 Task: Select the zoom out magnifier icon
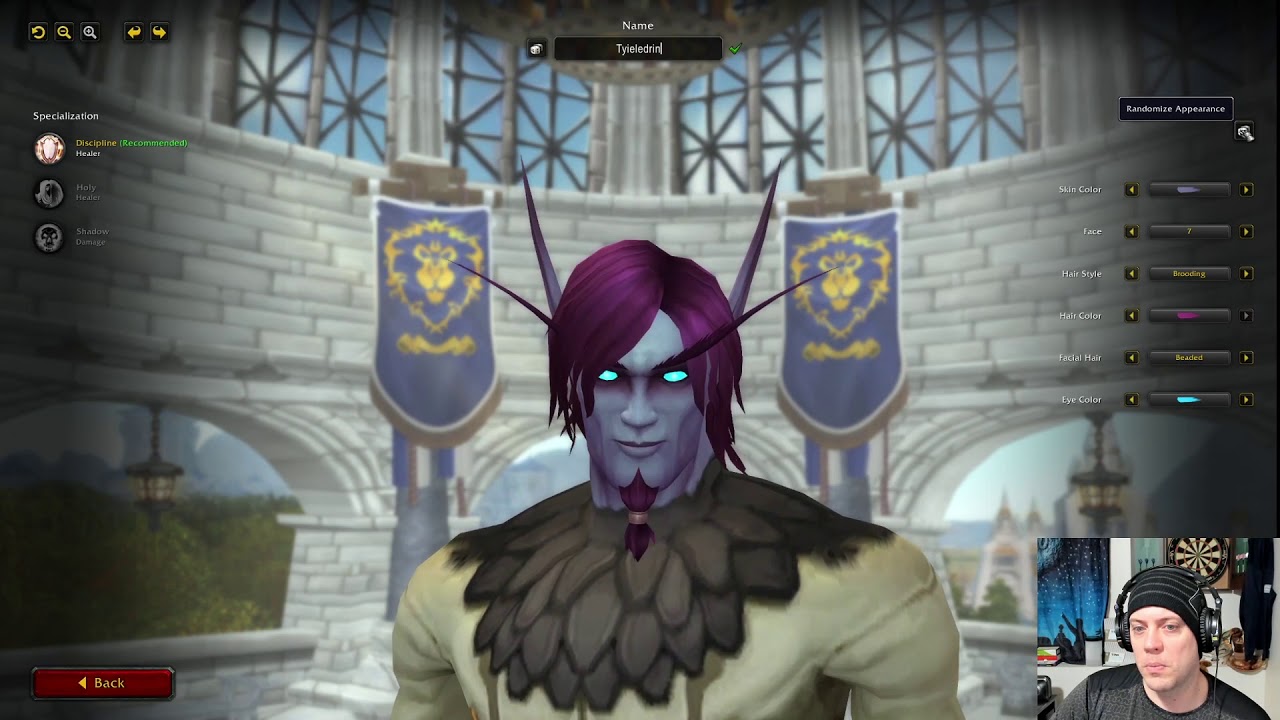click(x=63, y=32)
